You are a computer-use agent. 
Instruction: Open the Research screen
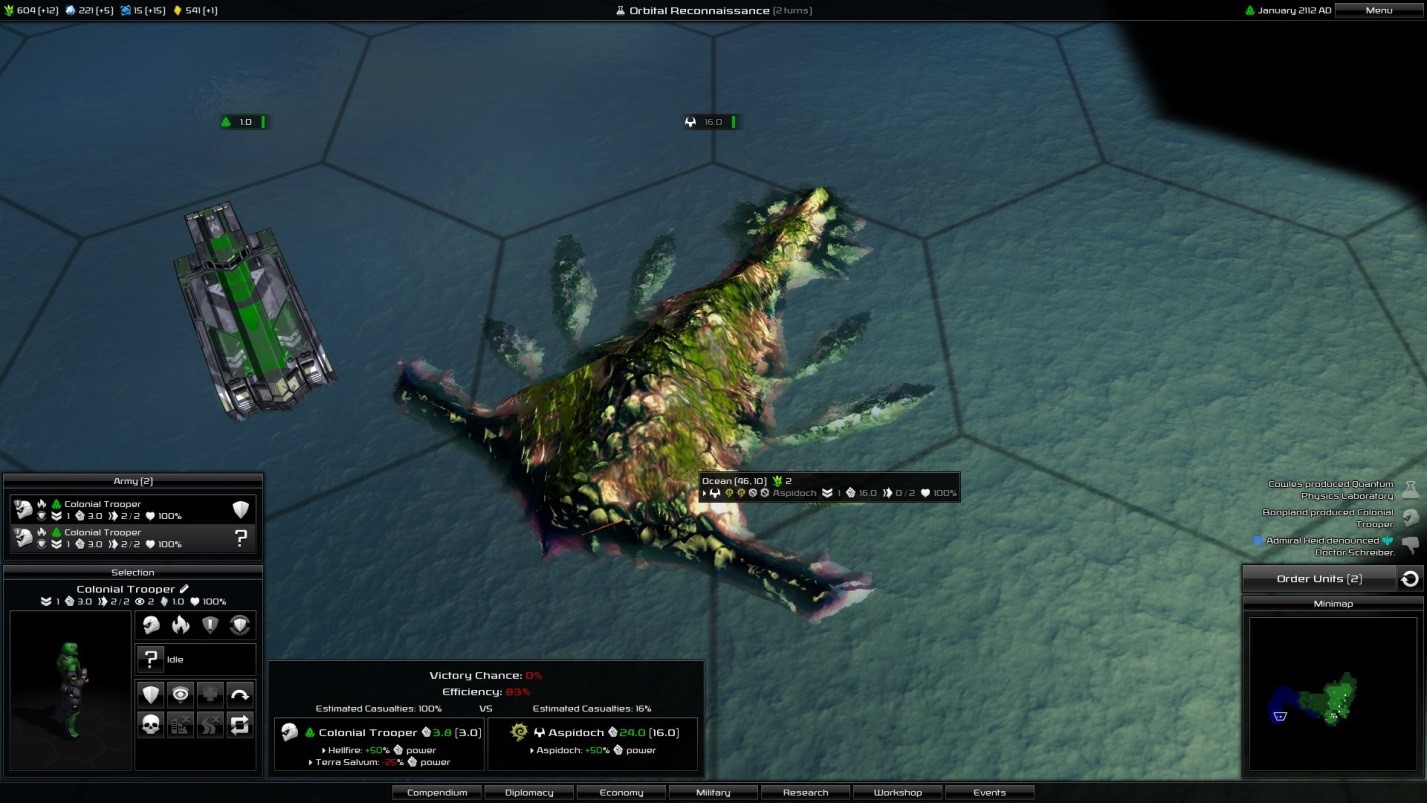coord(805,792)
